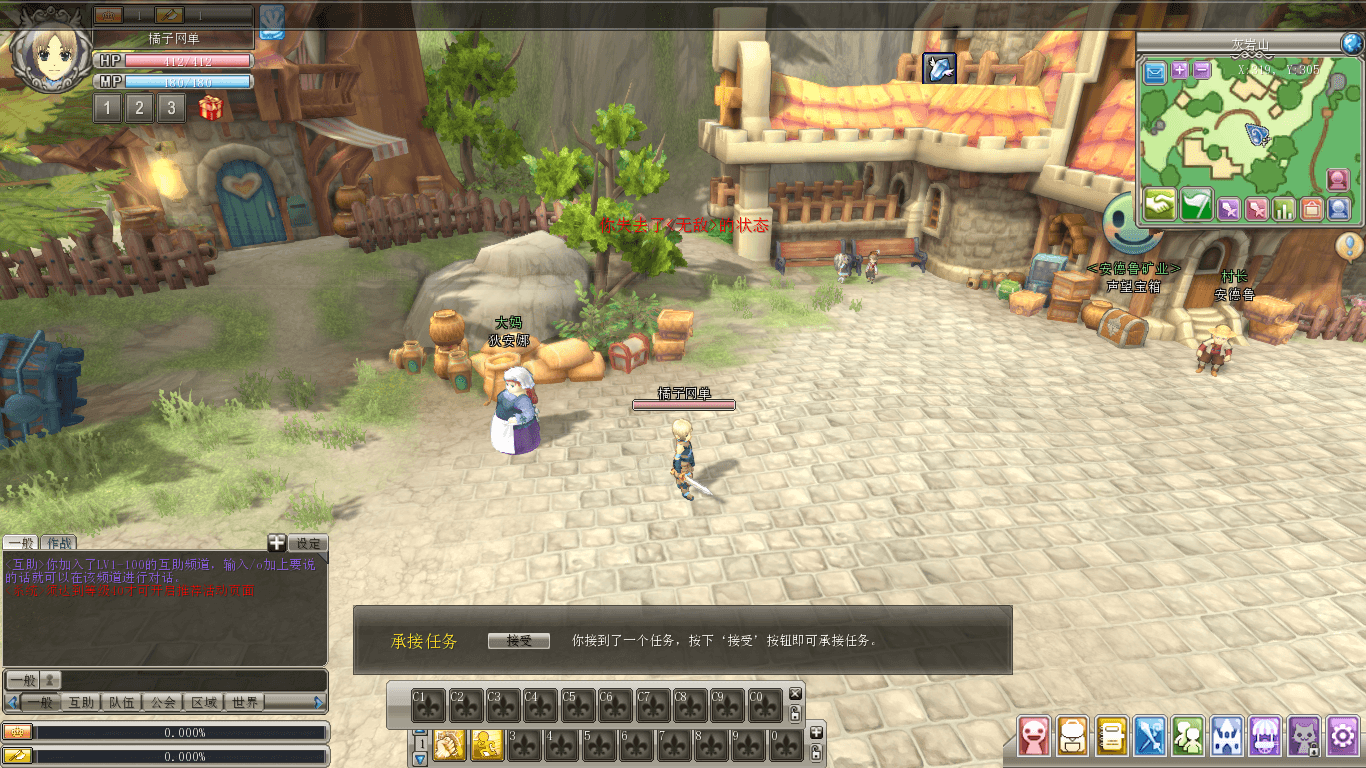Open the red gift box icon
Image resolution: width=1366 pixels, height=768 pixels.
[210, 107]
